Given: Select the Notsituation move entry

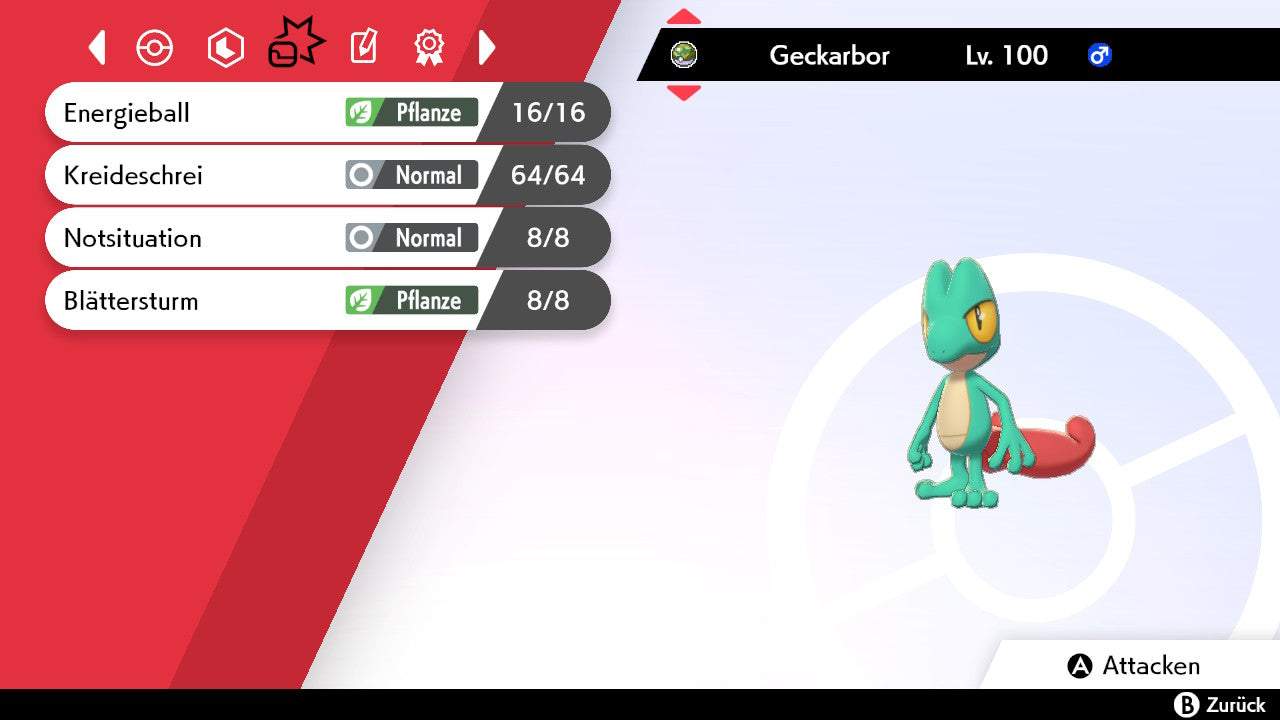Looking at the screenshot, I should click(x=327, y=238).
